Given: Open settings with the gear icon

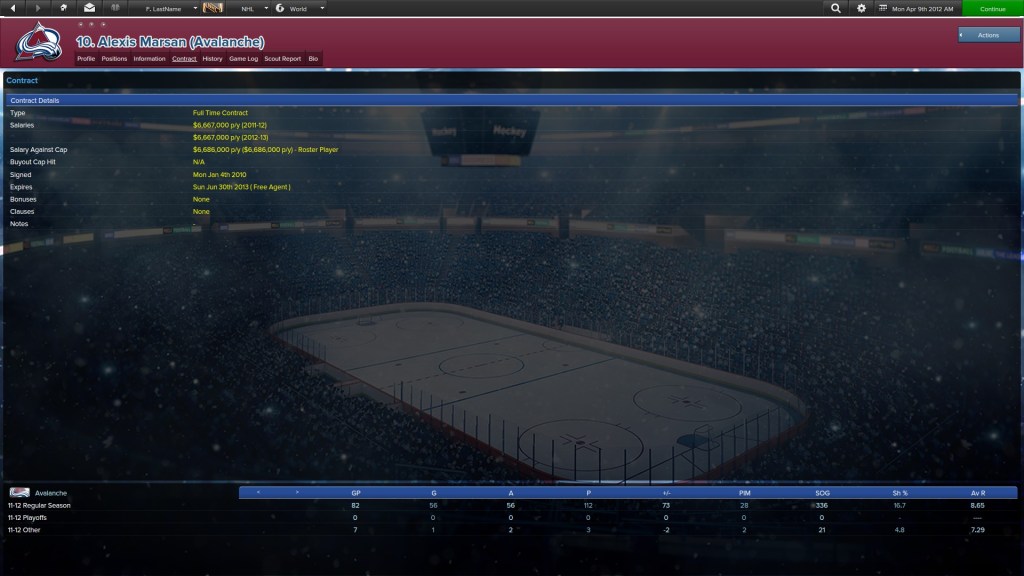Looking at the screenshot, I should coord(862,8).
